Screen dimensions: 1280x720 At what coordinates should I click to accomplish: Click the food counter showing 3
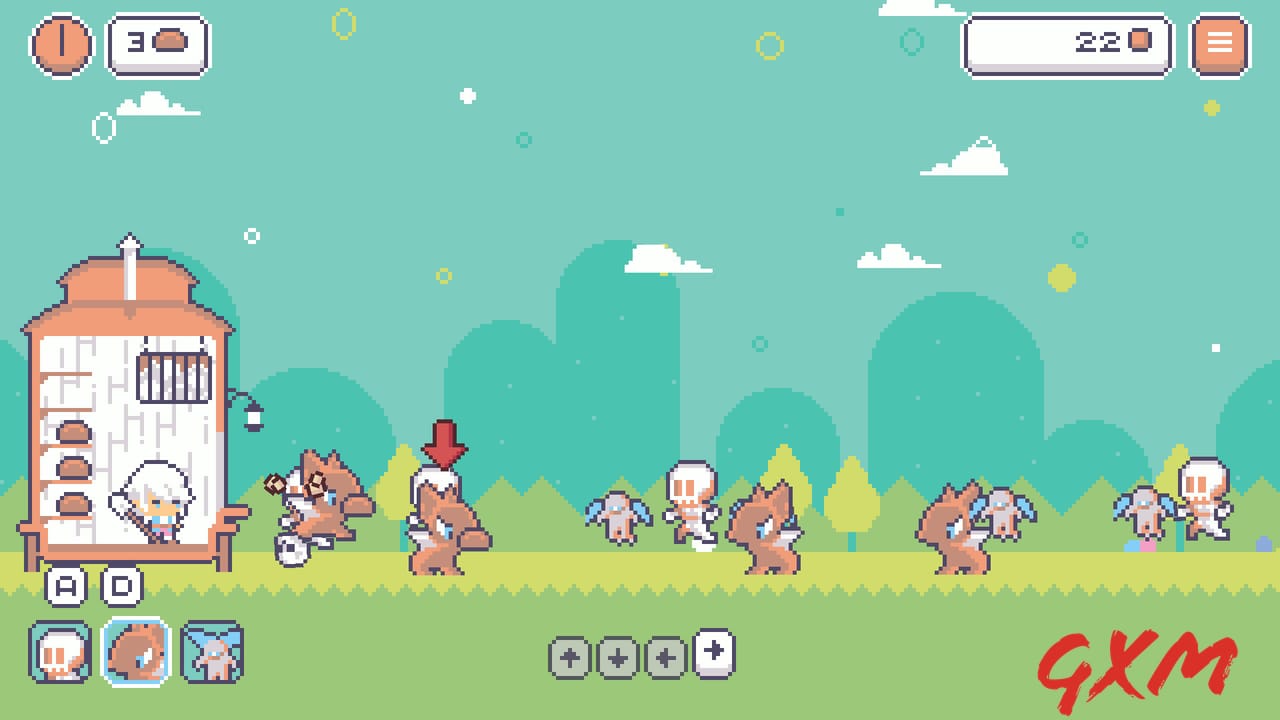coord(157,44)
